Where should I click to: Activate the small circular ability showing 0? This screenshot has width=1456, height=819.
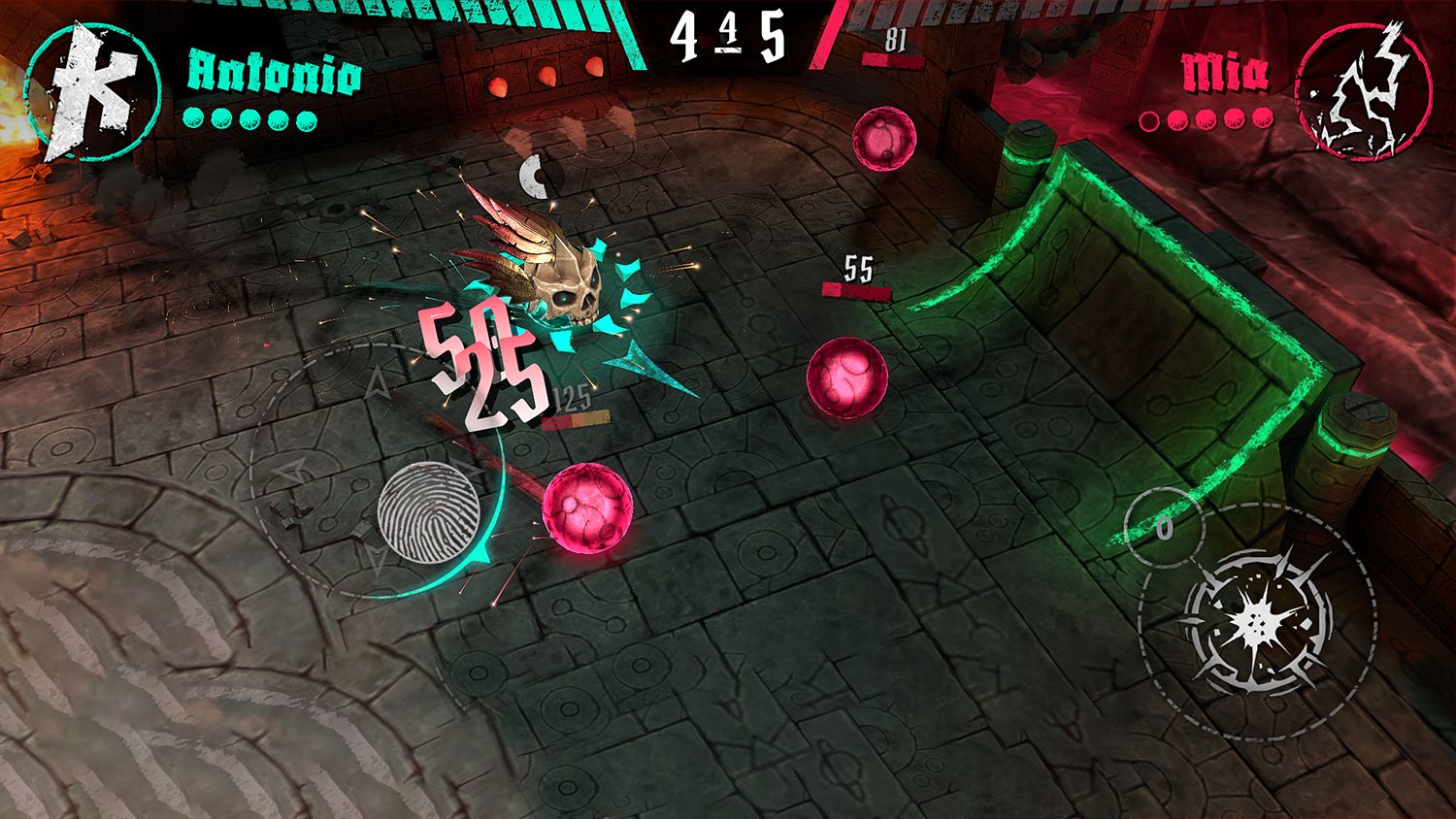pyautogui.click(x=1164, y=528)
